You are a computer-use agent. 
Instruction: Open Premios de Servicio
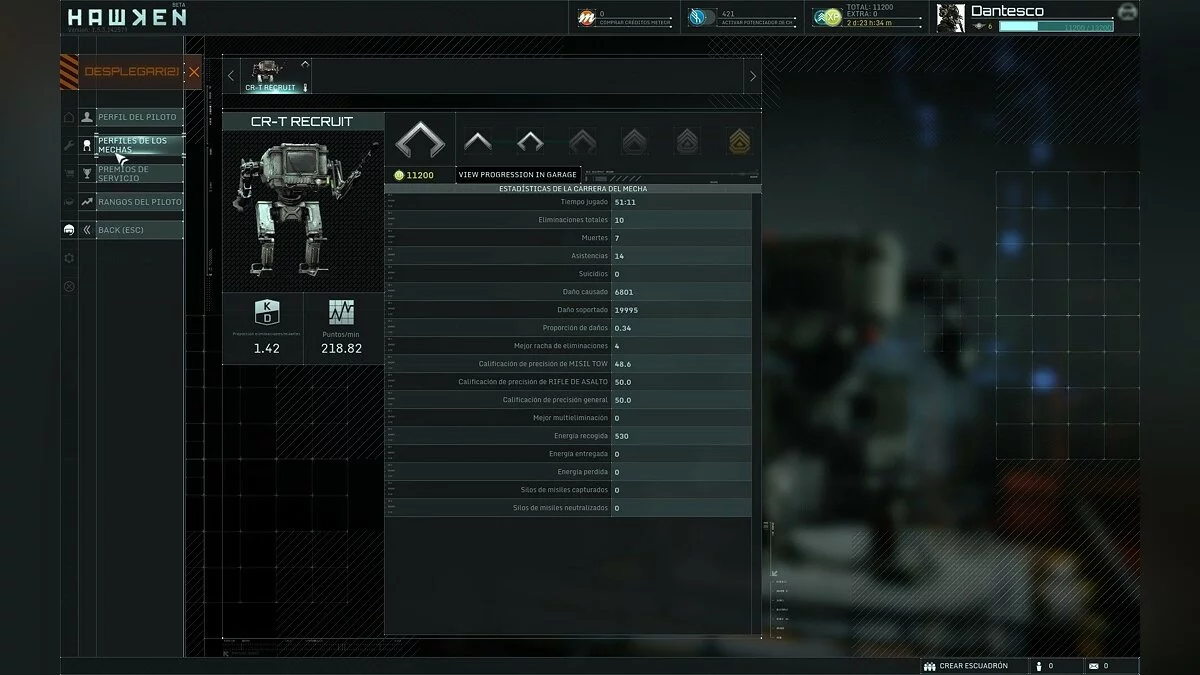coord(137,173)
